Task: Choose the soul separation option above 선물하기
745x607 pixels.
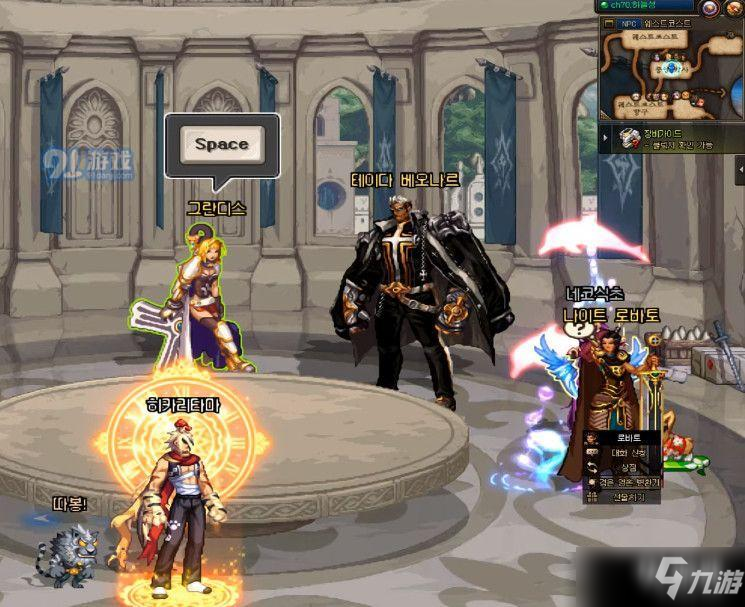Action: 628,482
